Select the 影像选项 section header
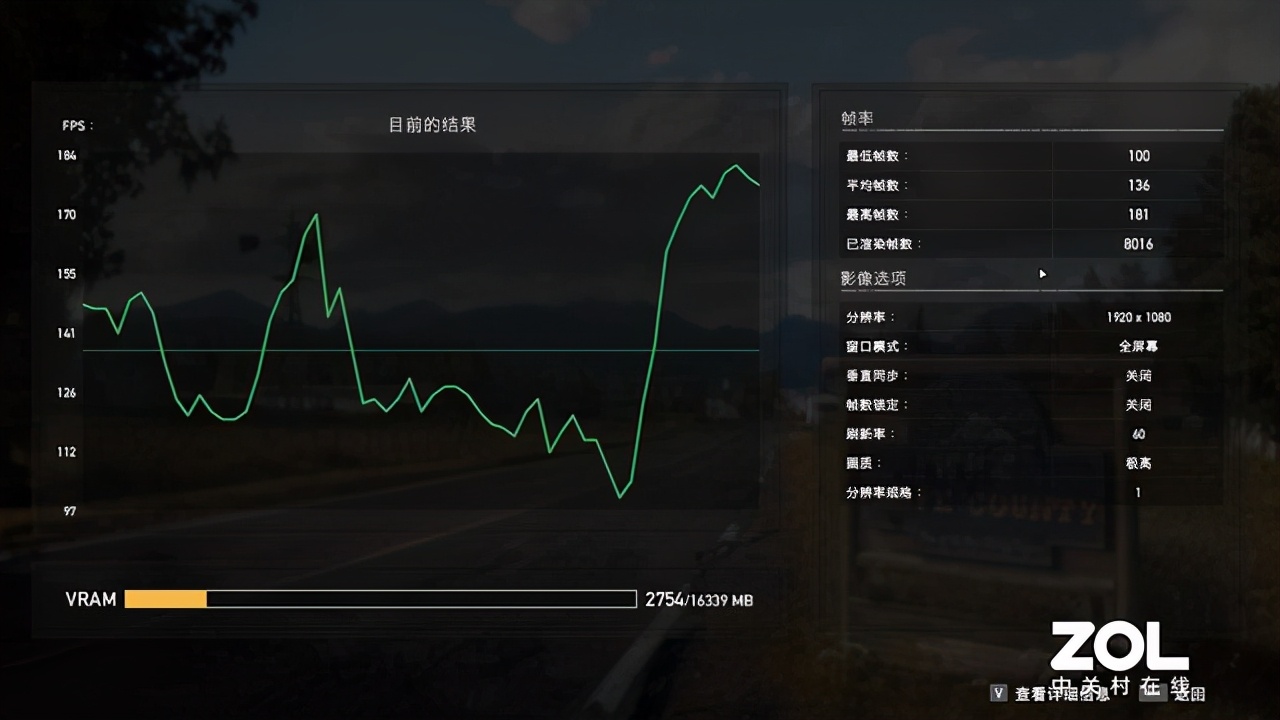This screenshot has width=1280, height=720. pyautogui.click(x=873, y=278)
